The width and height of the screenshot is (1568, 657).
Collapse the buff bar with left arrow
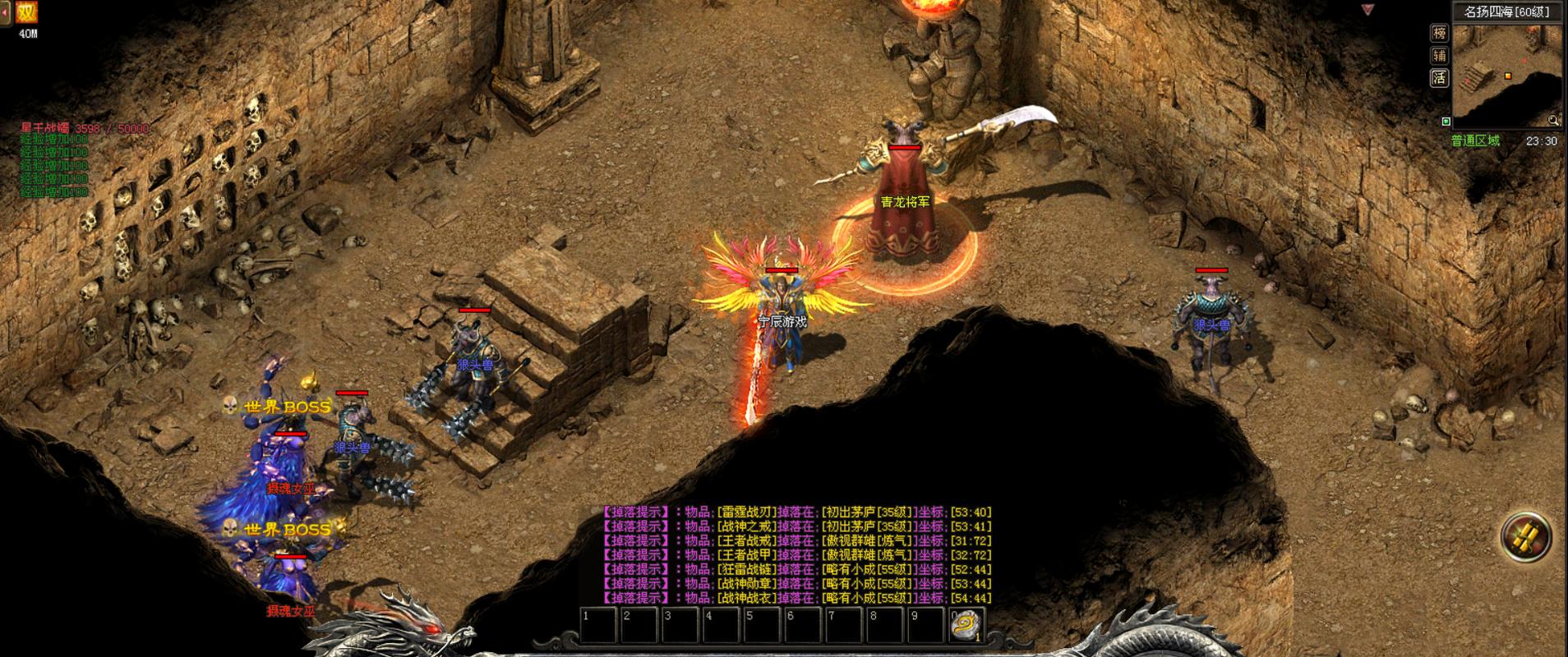click(x=6, y=12)
